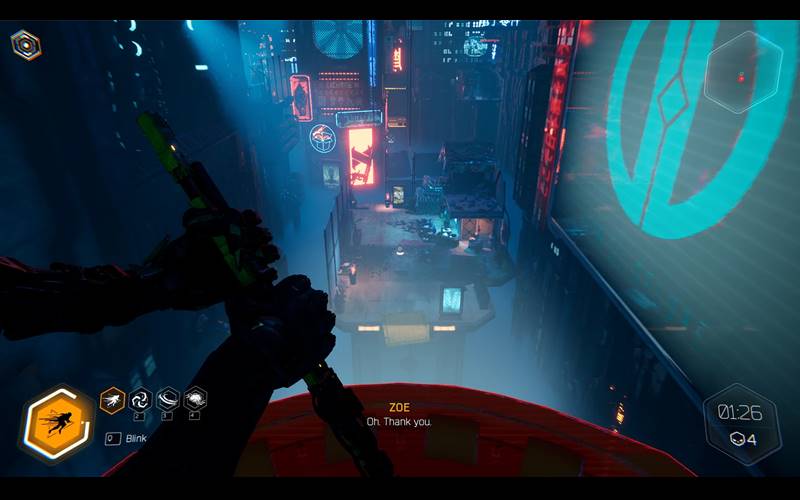
Task: Open the hexagonal radar minimap
Action: (x=743, y=72)
